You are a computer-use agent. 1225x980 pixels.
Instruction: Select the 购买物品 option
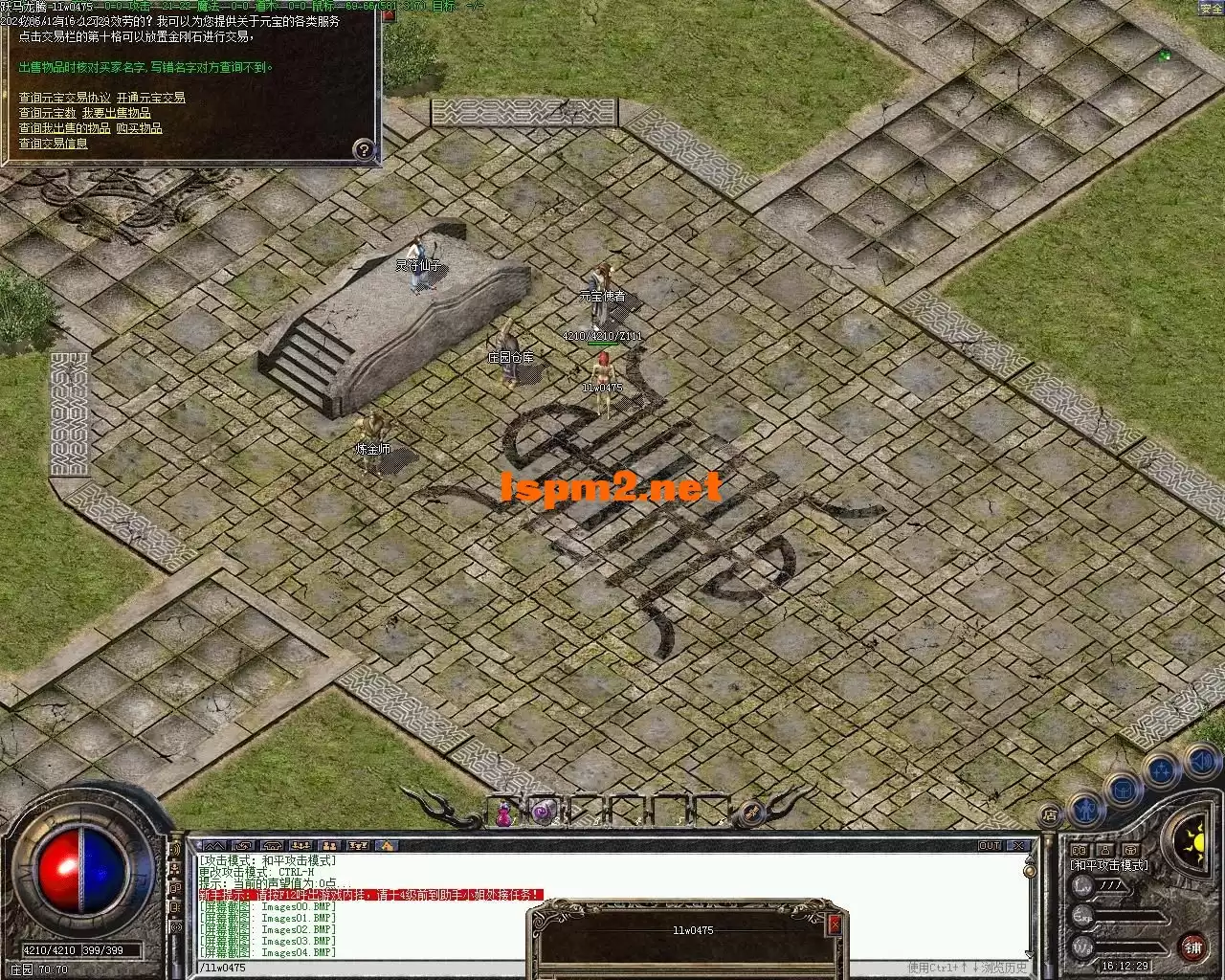(x=140, y=128)
